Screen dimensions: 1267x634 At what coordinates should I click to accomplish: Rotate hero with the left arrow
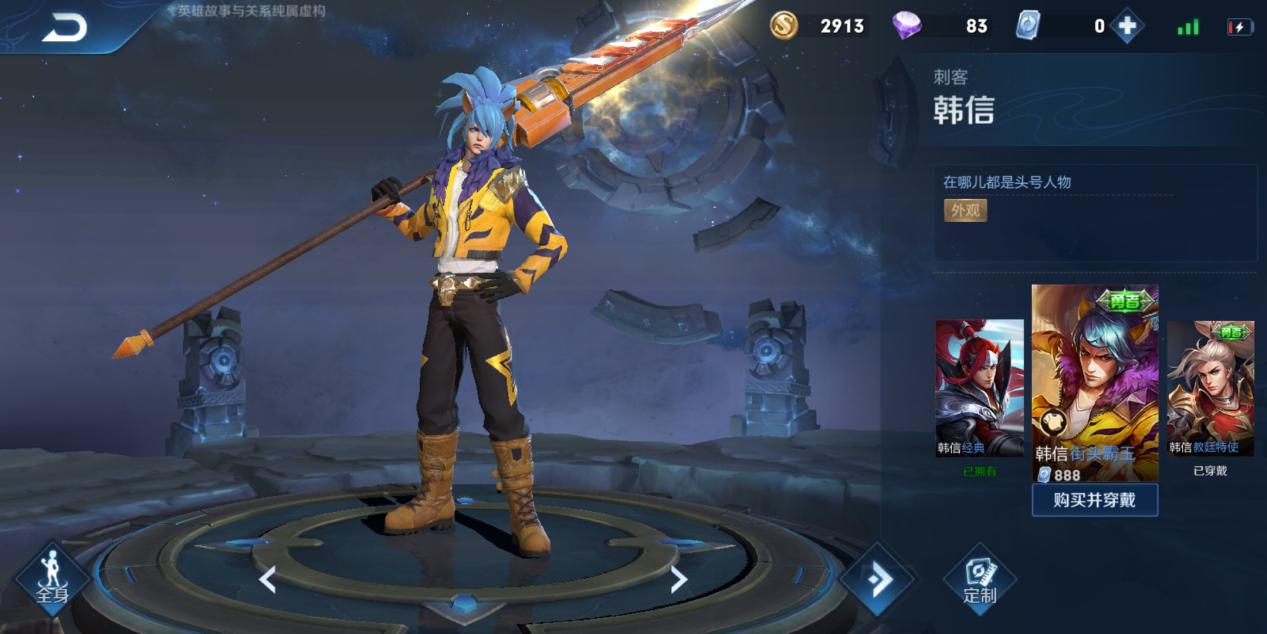point(267,579)
